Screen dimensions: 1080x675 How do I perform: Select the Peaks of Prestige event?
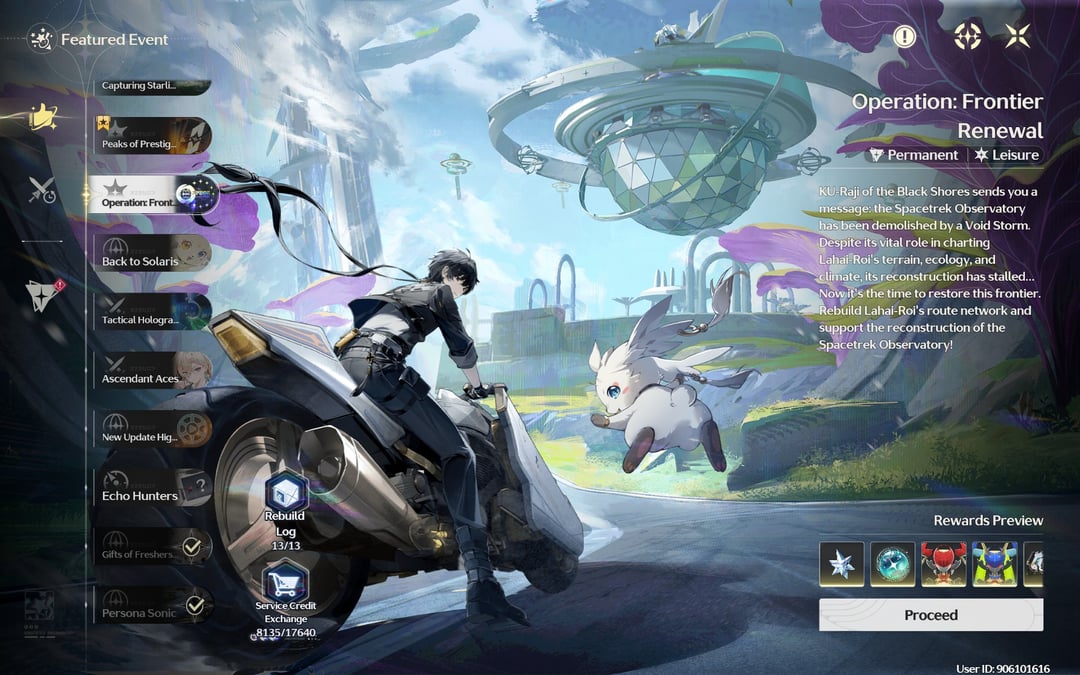point(152,136)
